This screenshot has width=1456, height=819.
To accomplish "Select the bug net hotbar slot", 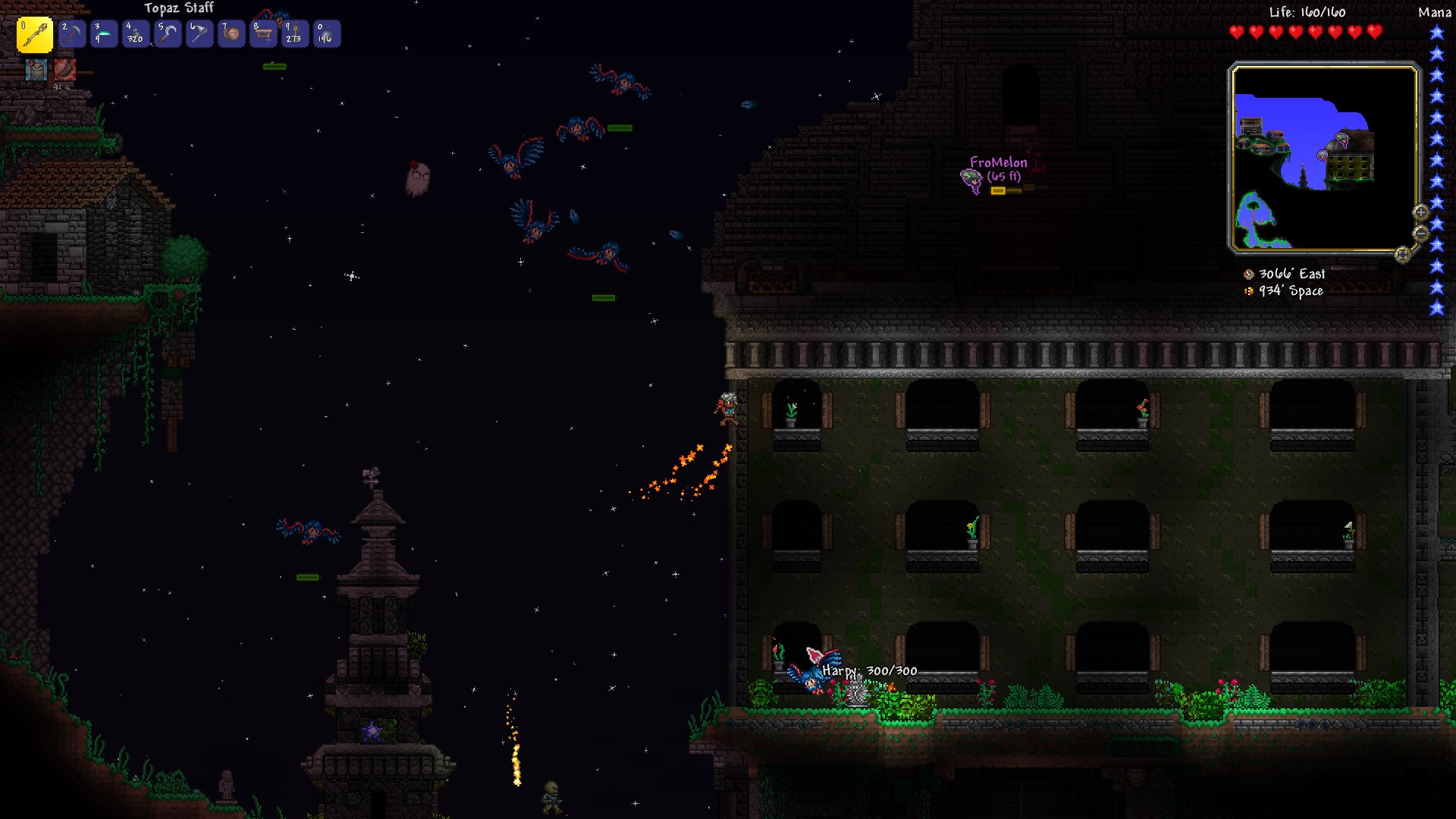I will 199,34.
